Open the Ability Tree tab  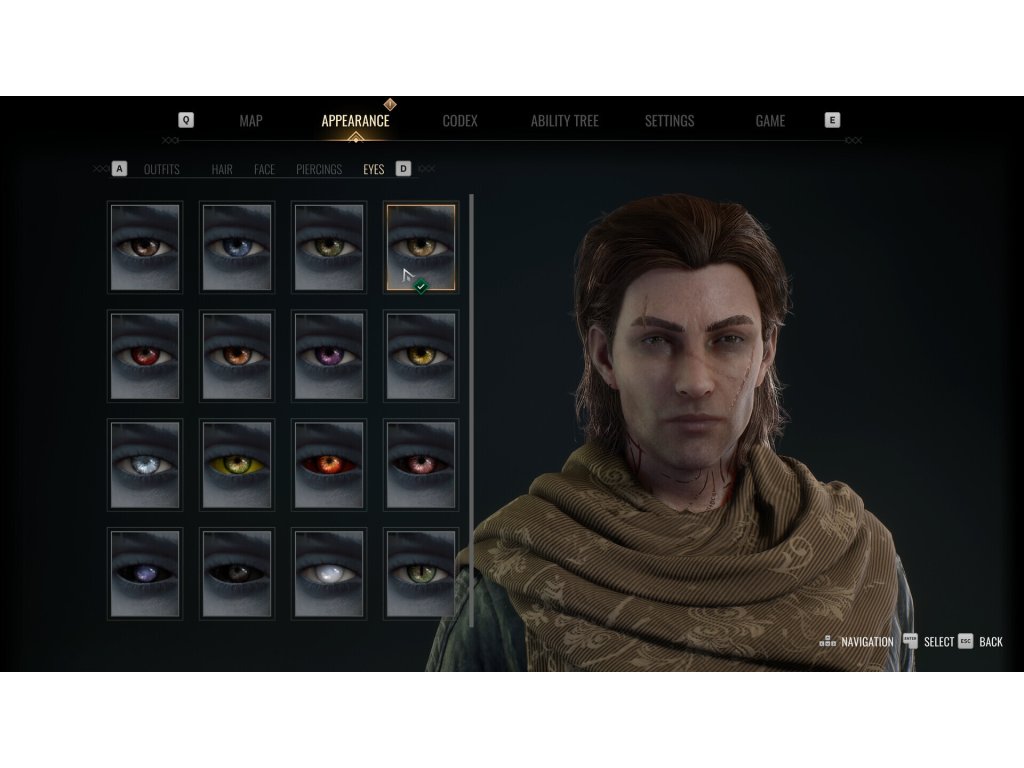[564, 121]
